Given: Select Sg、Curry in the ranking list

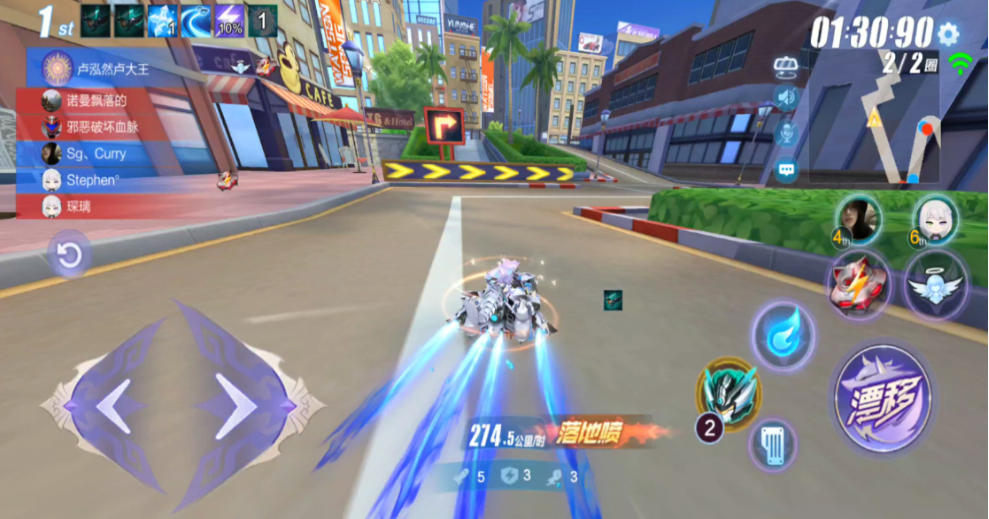Looking at the screenshot, I should pyautogui.click(x=96, y=154).
